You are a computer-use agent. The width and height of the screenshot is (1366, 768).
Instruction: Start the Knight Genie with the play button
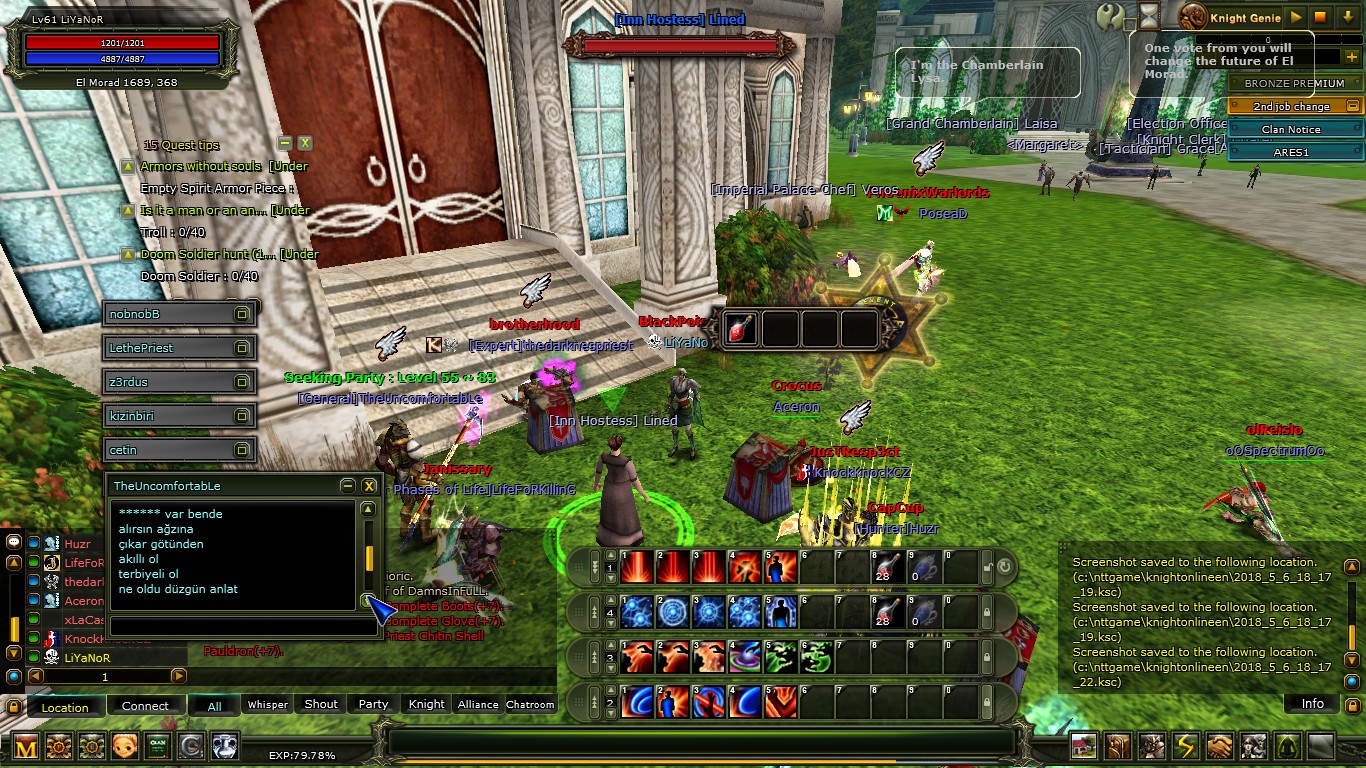tap(1296, 17)
